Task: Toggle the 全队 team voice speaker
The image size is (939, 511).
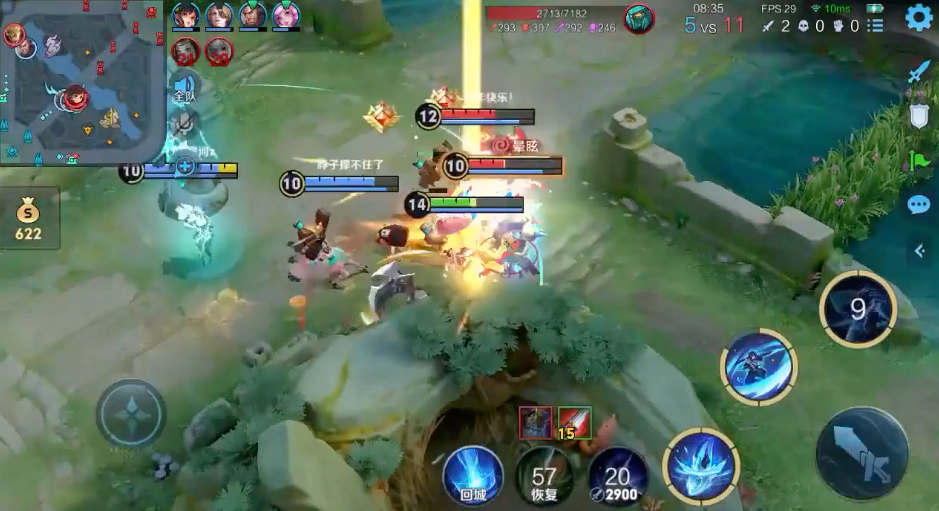Action: pos(184,88)
